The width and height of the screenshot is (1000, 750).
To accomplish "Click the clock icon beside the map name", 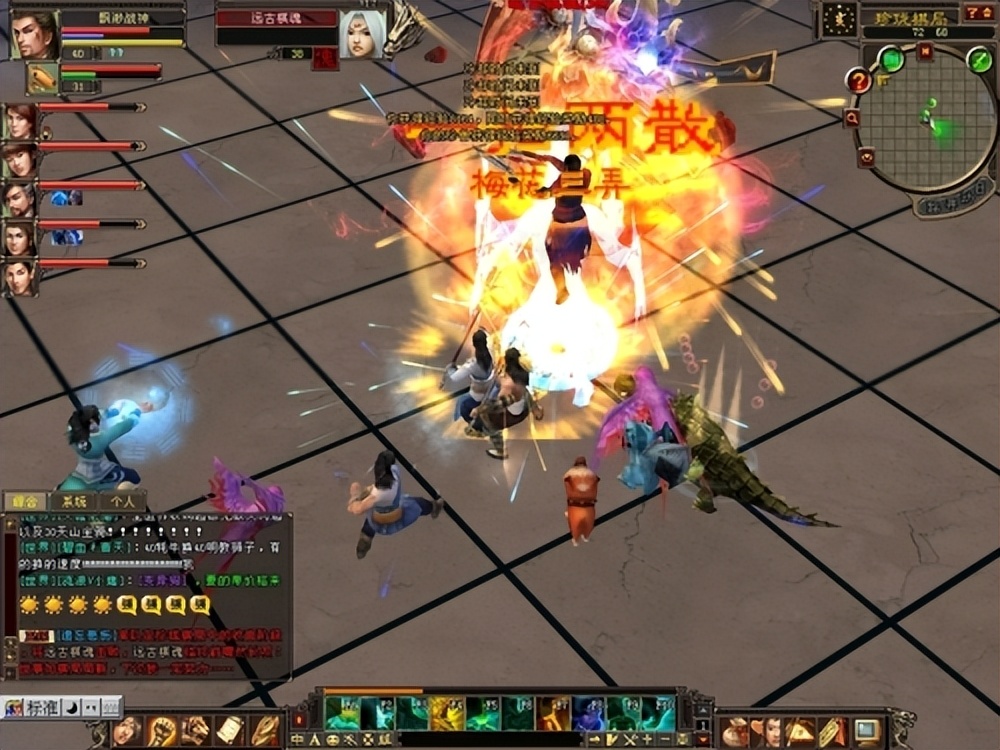I will [x=838, y=18].
